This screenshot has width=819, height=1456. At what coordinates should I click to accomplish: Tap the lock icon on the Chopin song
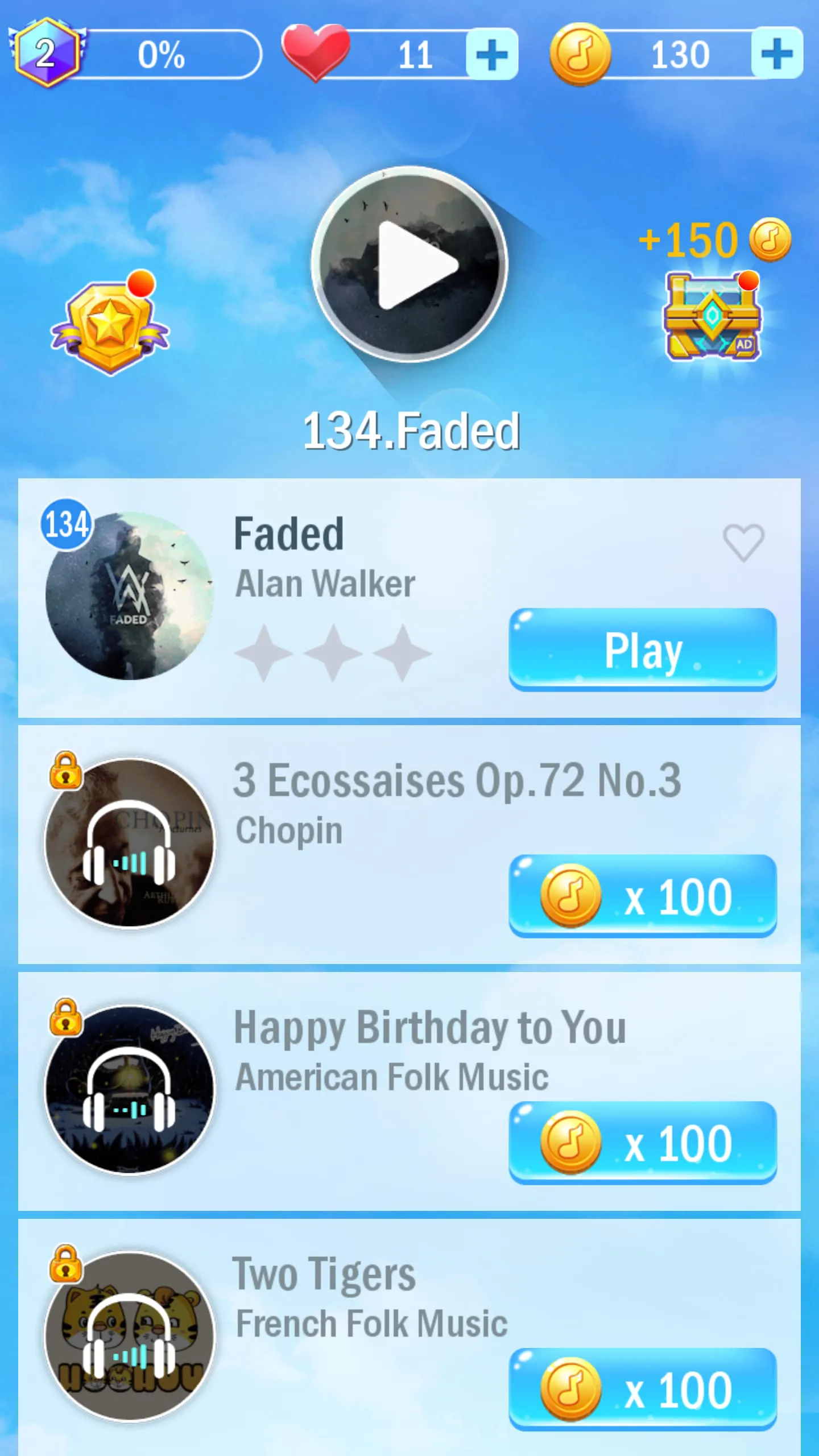tap(65, 775)
